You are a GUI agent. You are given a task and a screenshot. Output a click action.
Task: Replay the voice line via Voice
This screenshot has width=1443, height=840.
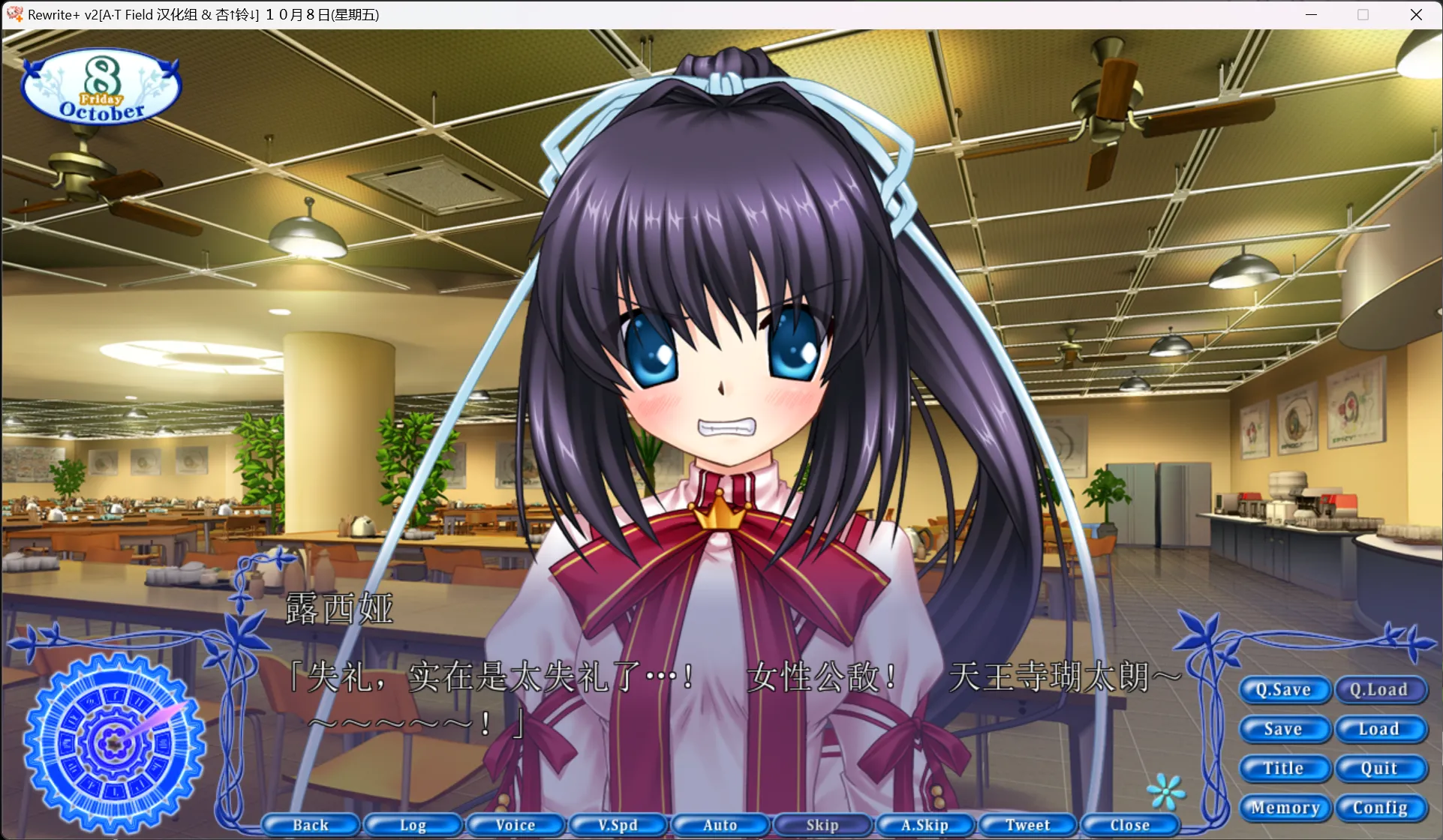(x=516, y=824)
